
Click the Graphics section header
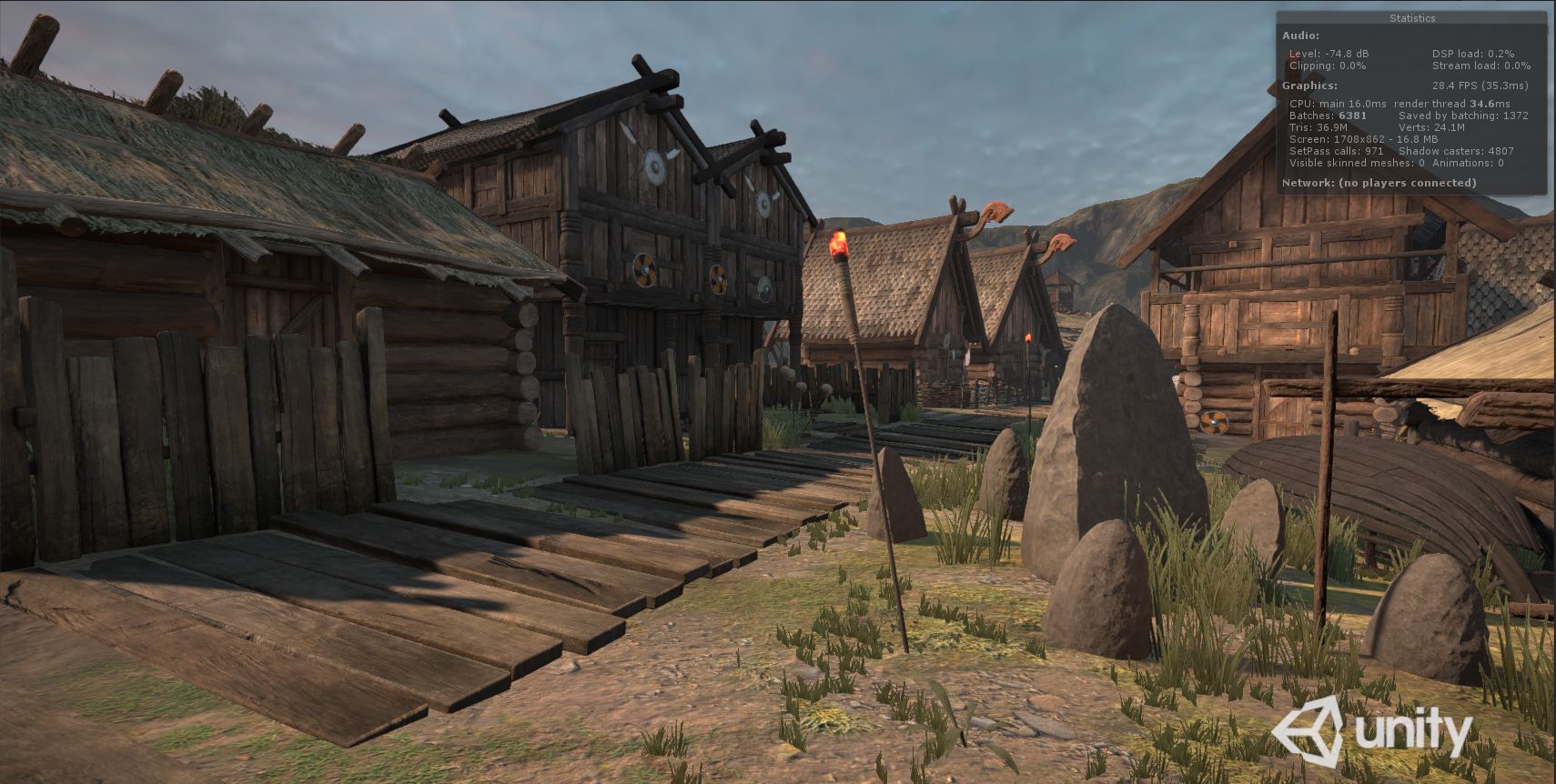[x=1308, y=85]
